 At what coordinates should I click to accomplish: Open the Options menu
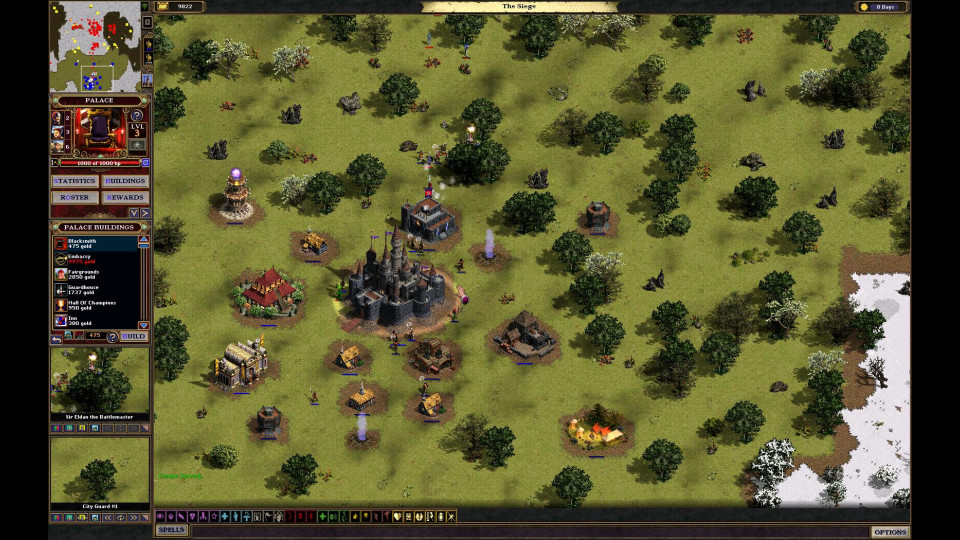tap(889, 531)
